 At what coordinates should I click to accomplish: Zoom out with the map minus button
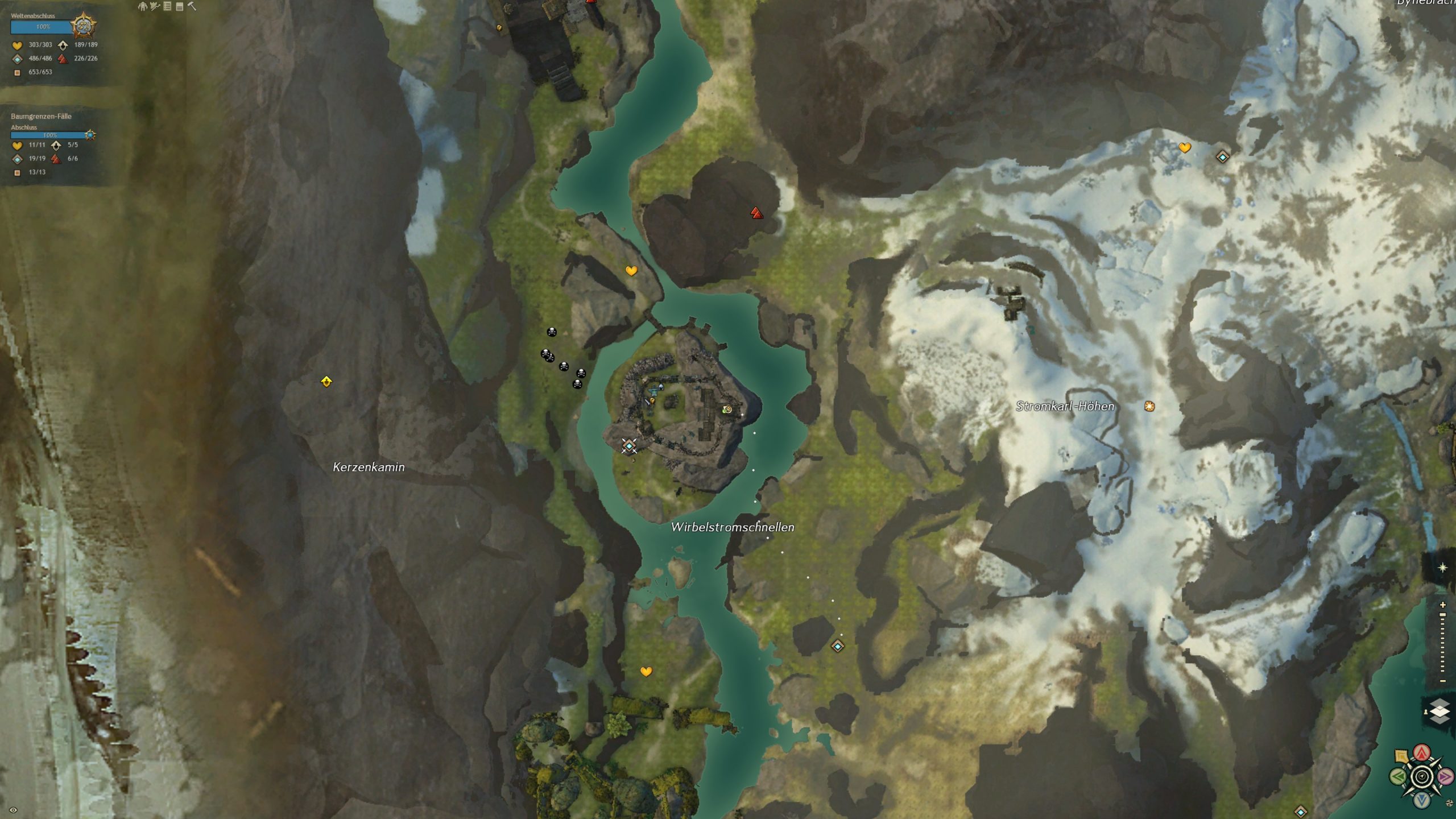click(1442, 681)
